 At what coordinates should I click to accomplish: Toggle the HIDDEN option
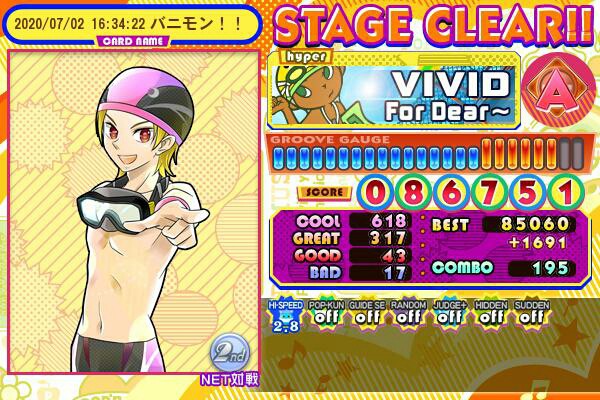pos(491,316)
